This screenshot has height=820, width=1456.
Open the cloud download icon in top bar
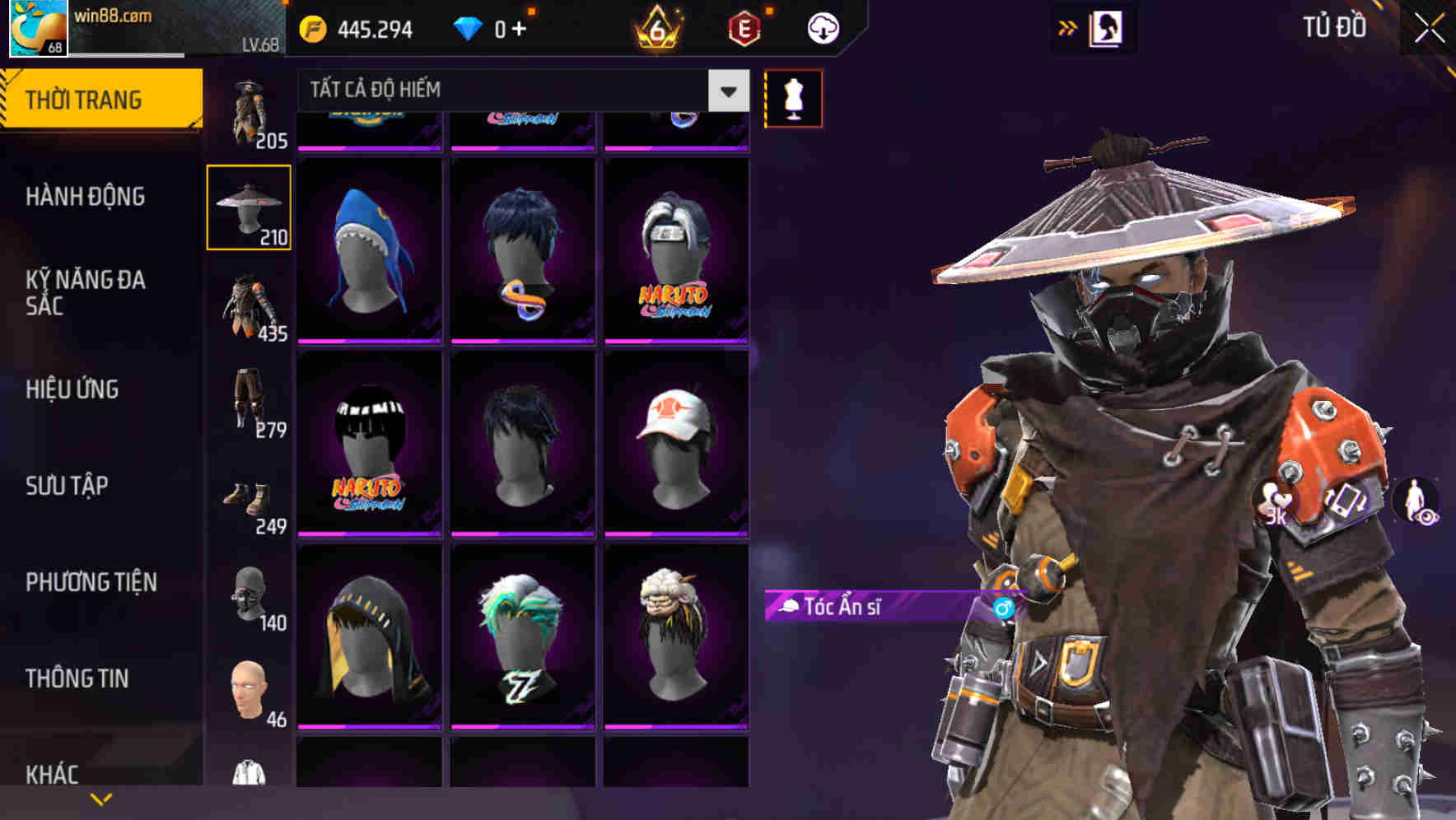tap(821, 28)
